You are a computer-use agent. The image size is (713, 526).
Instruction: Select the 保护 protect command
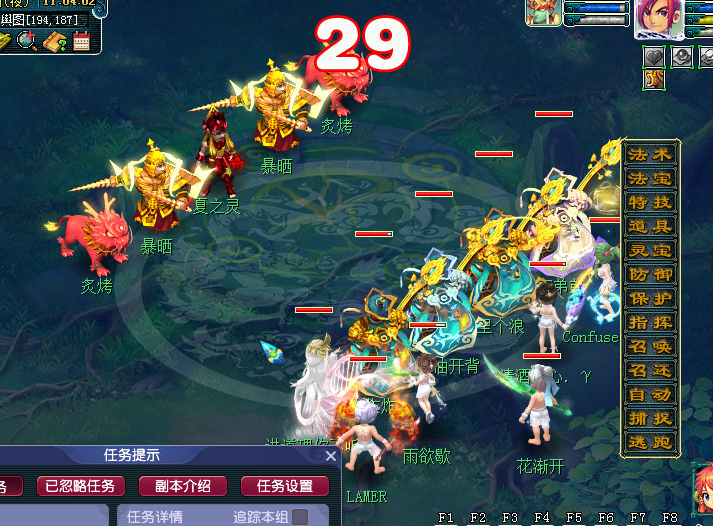point(650,299)
